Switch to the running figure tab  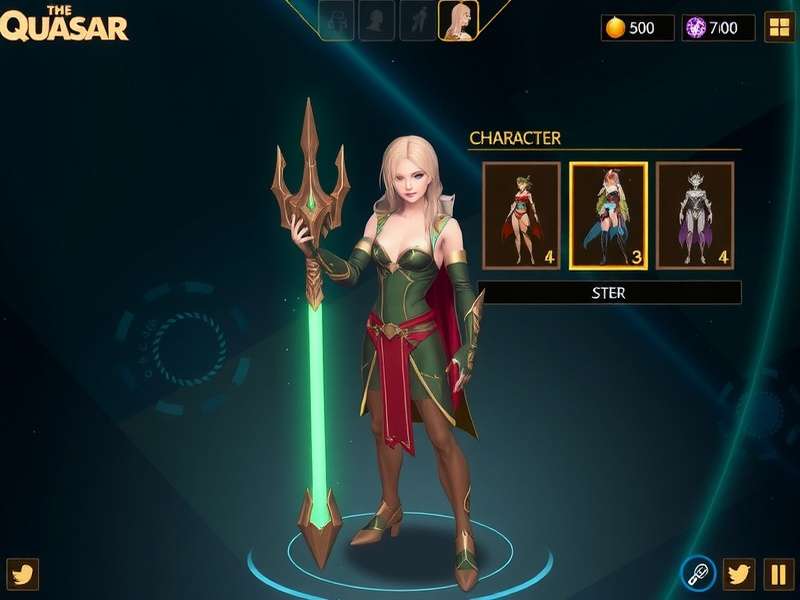coord(418,20)
